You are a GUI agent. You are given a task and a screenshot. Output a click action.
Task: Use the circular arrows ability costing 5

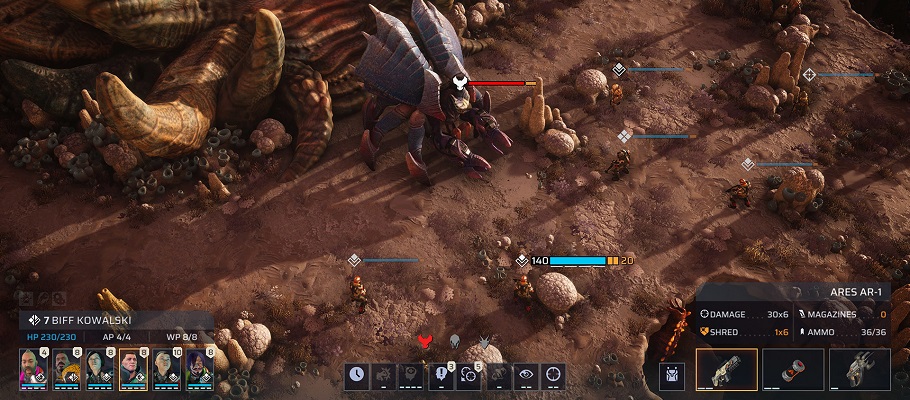pos(469,376)
